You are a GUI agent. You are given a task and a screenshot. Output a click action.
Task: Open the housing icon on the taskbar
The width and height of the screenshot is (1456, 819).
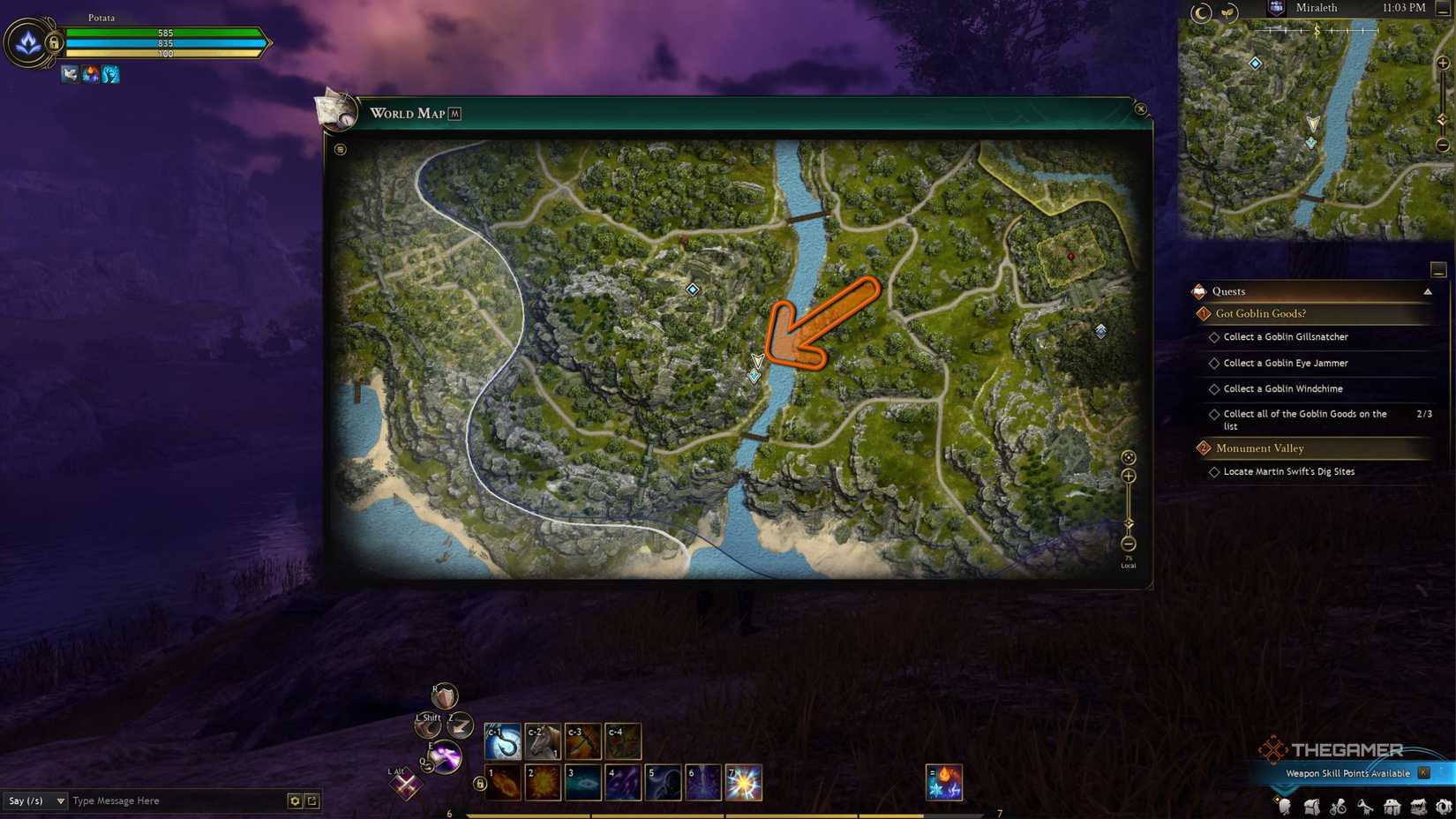(1392, 805)
